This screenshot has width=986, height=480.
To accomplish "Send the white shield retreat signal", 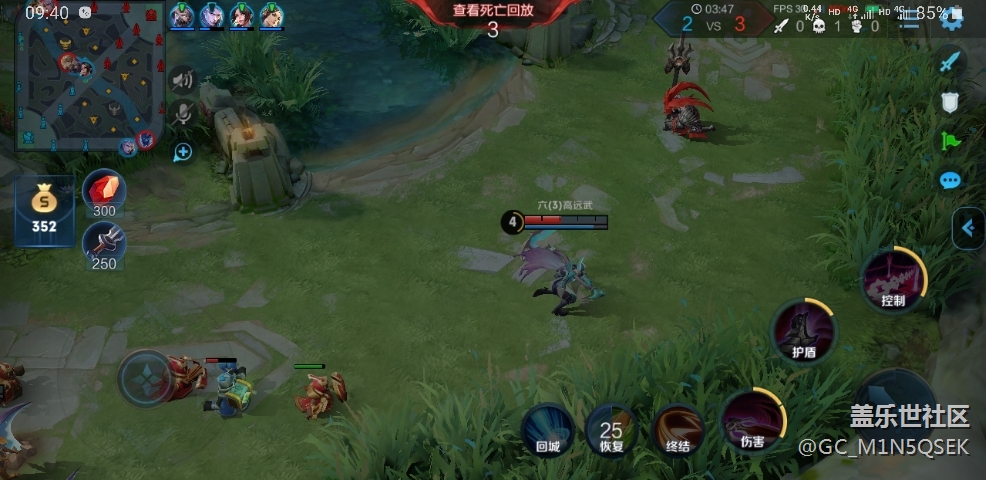I will tap(950, 101).
